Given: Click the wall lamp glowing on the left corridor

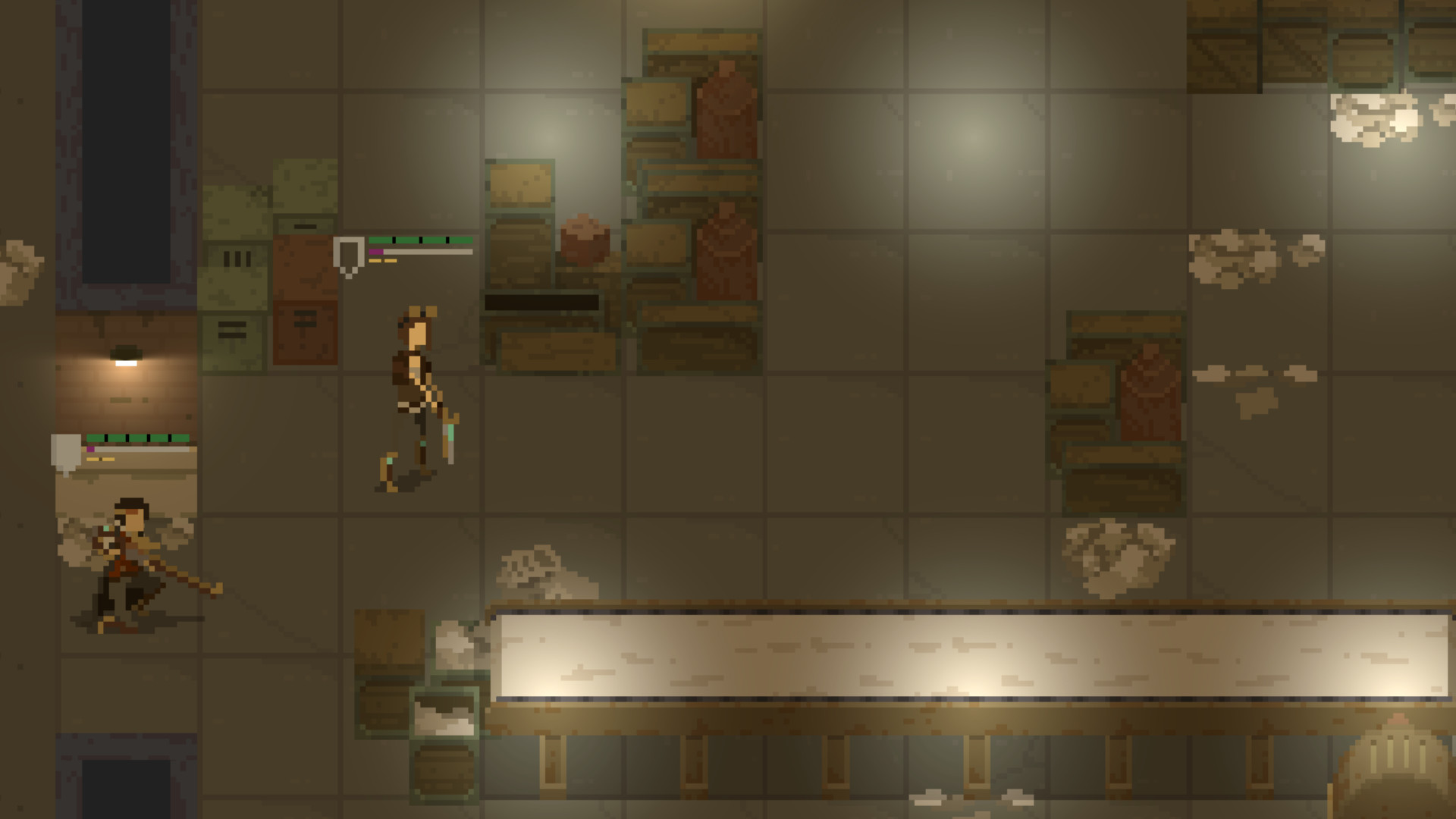Looking at the screenshot, I should coord(126,356).
